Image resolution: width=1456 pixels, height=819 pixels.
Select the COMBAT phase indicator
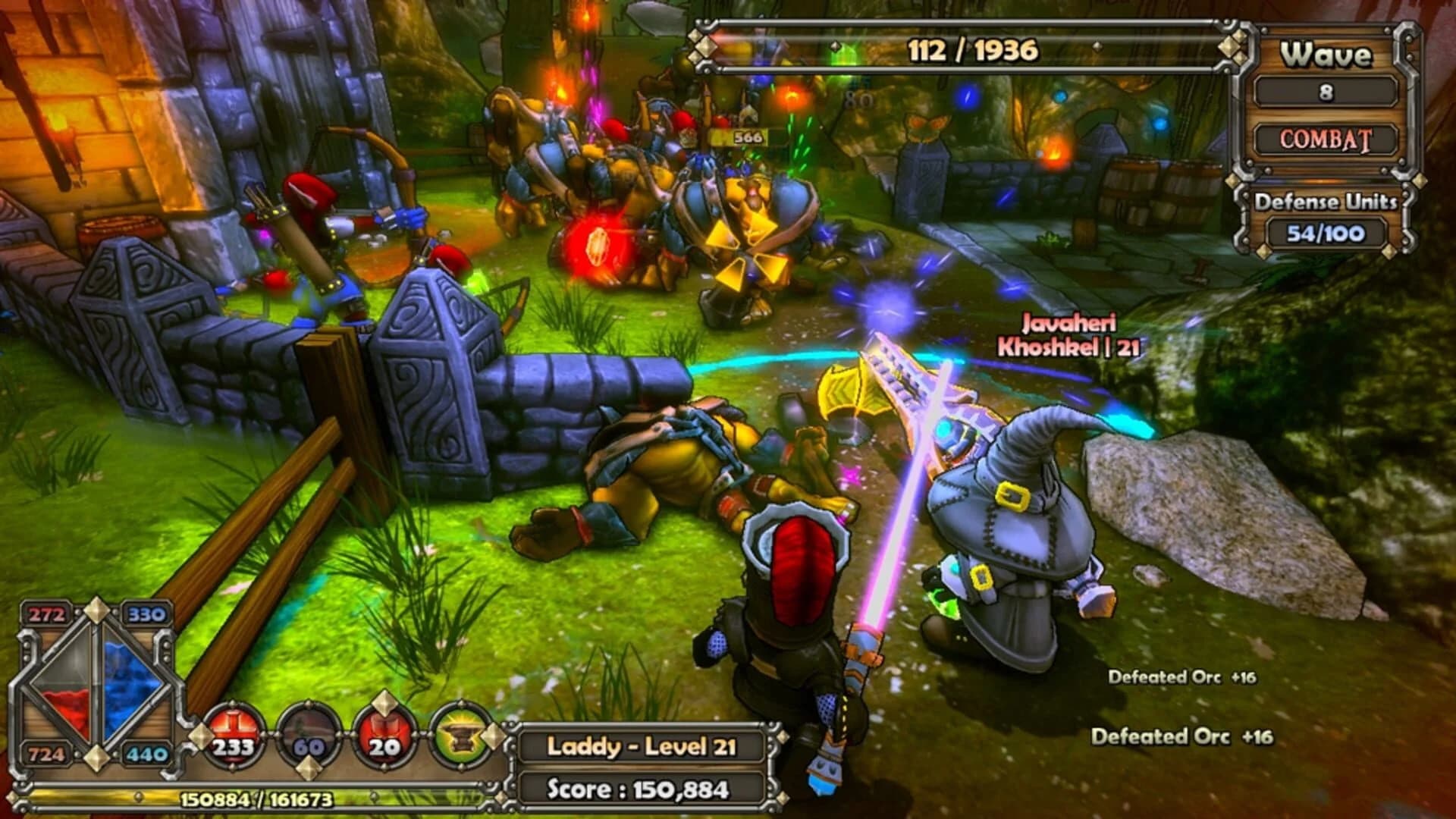coord(1326,140)
